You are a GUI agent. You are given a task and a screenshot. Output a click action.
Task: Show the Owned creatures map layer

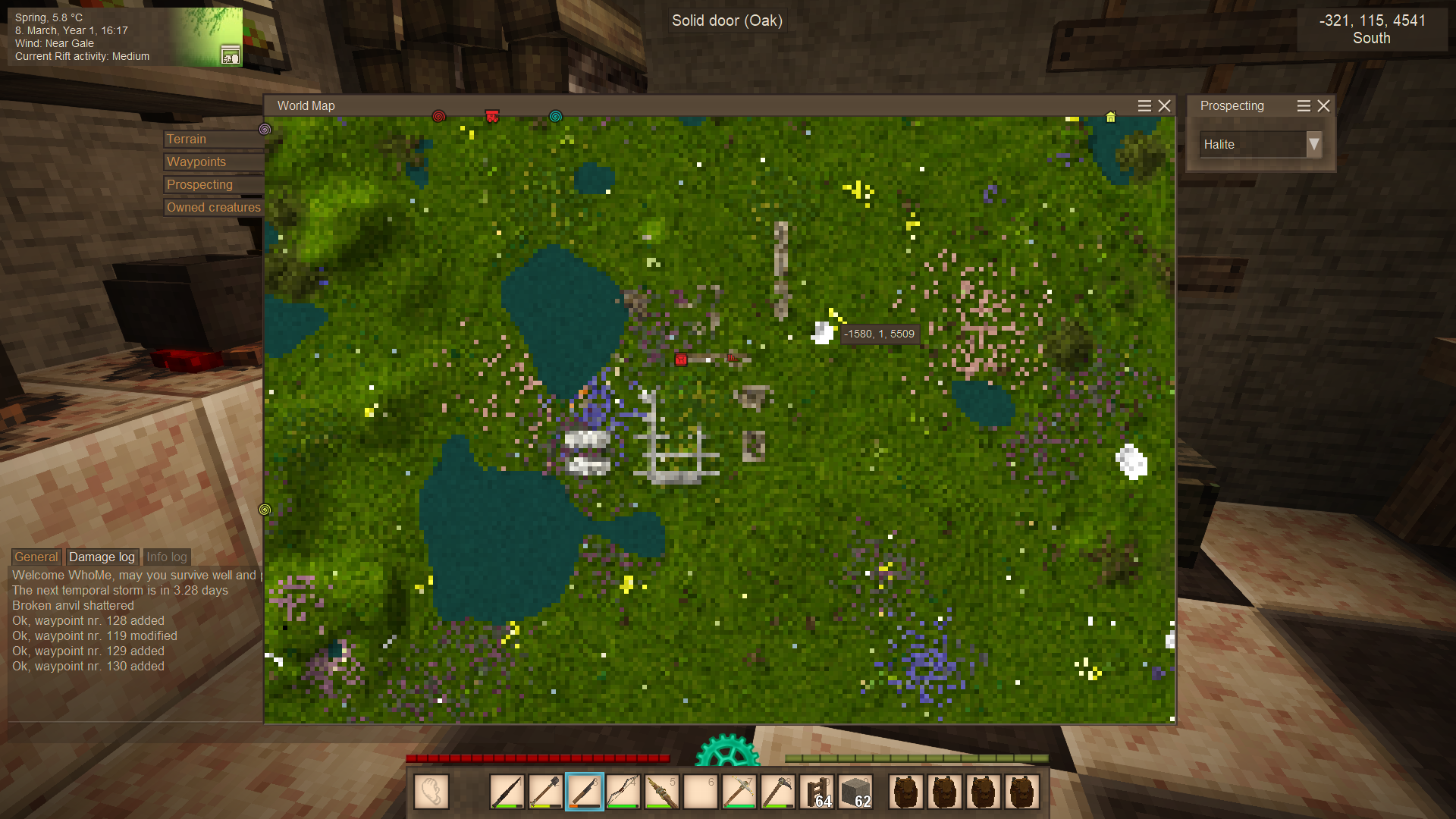point(213,208)
